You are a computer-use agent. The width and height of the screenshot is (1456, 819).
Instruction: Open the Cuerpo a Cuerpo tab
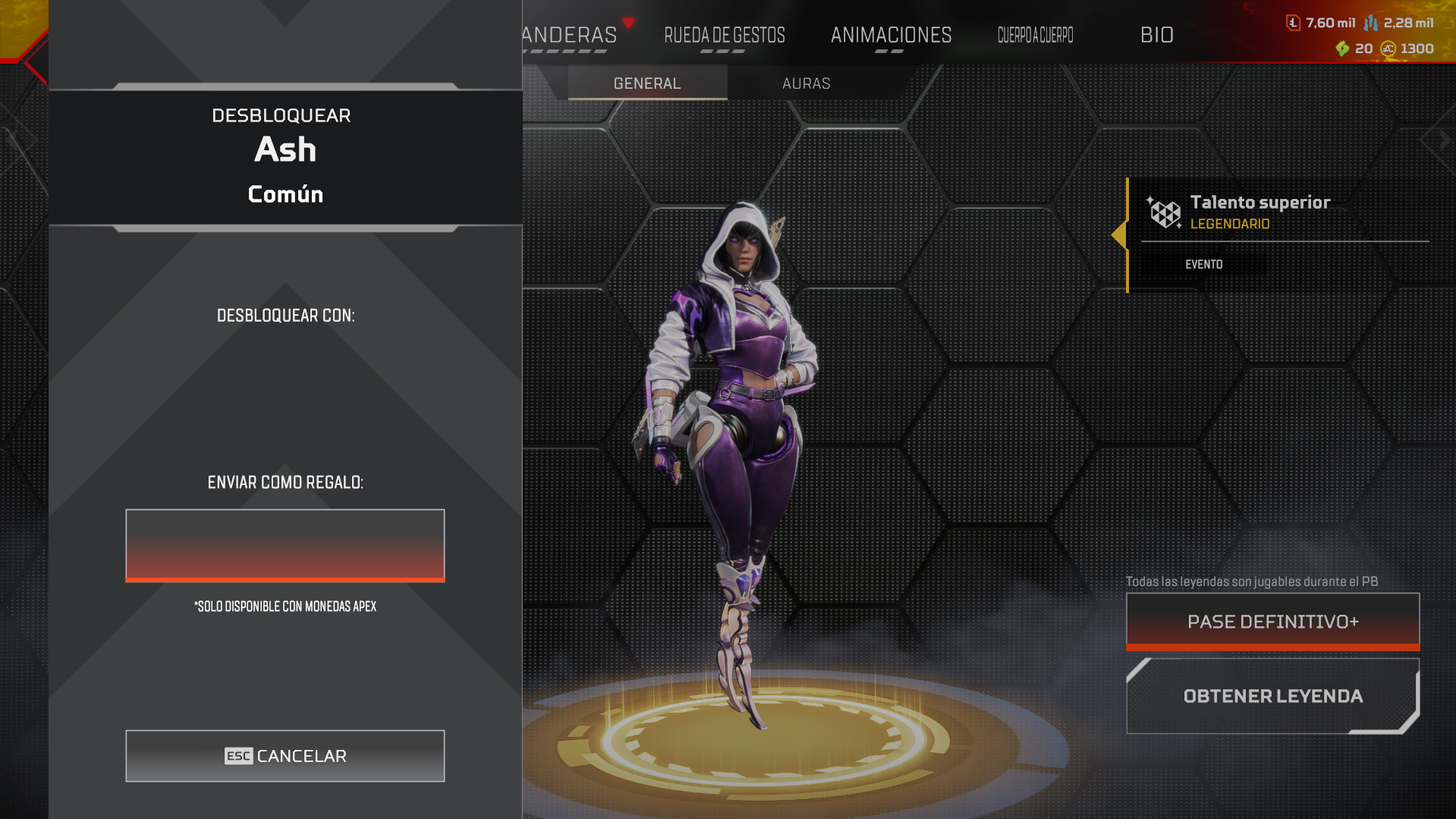[1035, 36]
